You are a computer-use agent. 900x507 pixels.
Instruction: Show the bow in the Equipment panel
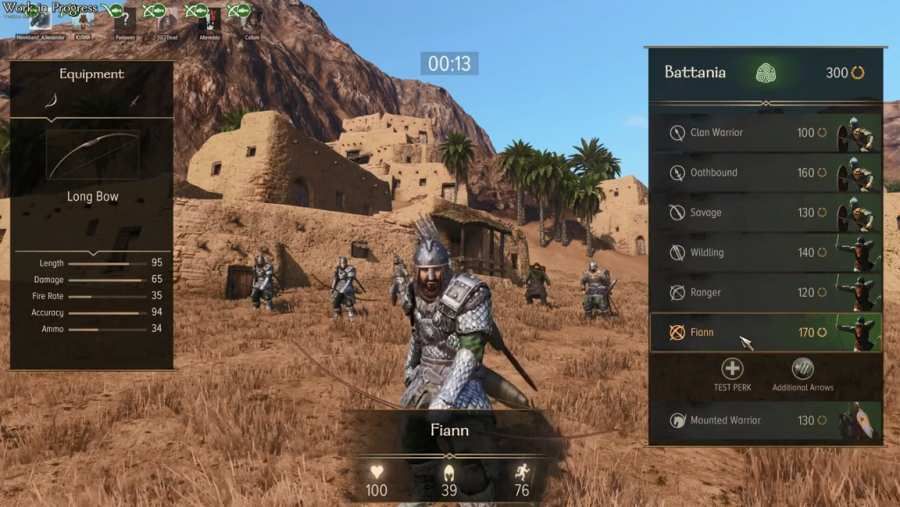[x=53, y=101]
